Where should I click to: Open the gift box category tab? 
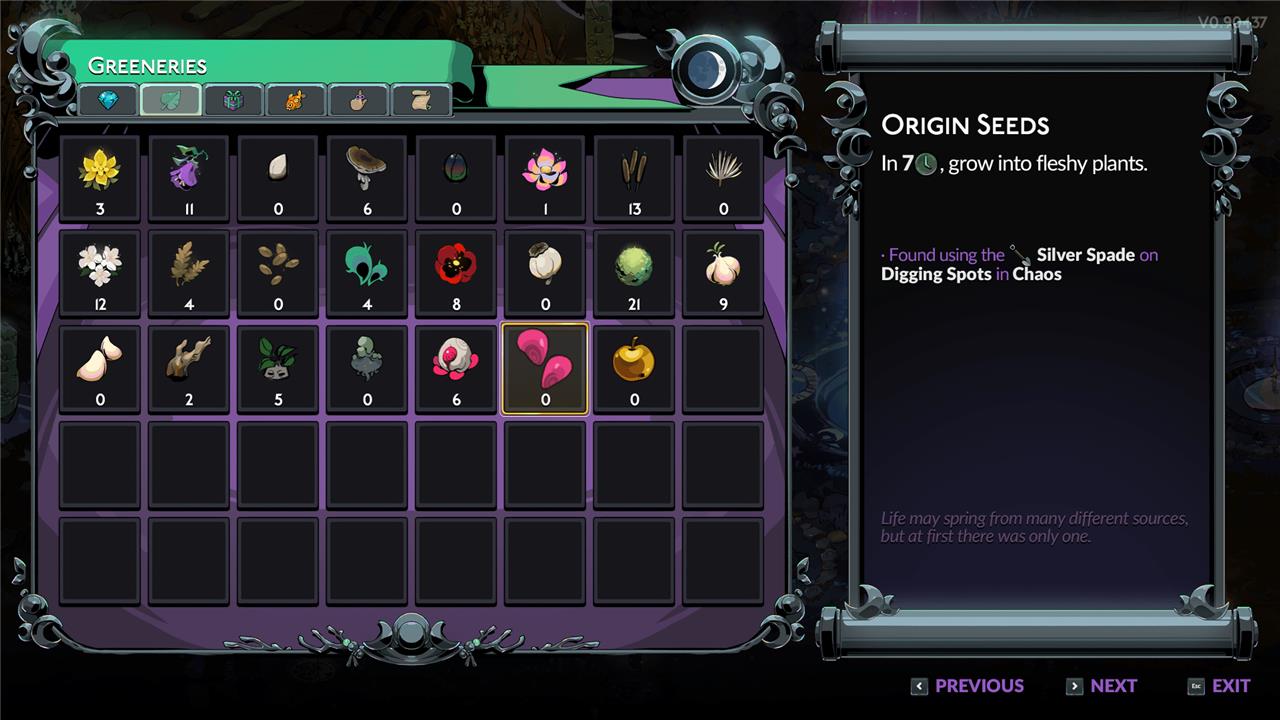click(233, 100)
